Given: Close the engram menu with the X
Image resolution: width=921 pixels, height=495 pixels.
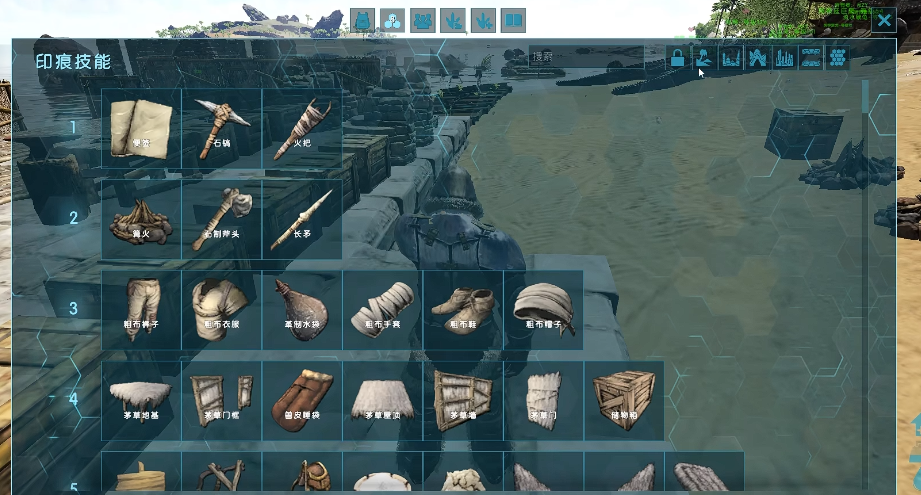Looking at the screenshot, I should 884,21.
